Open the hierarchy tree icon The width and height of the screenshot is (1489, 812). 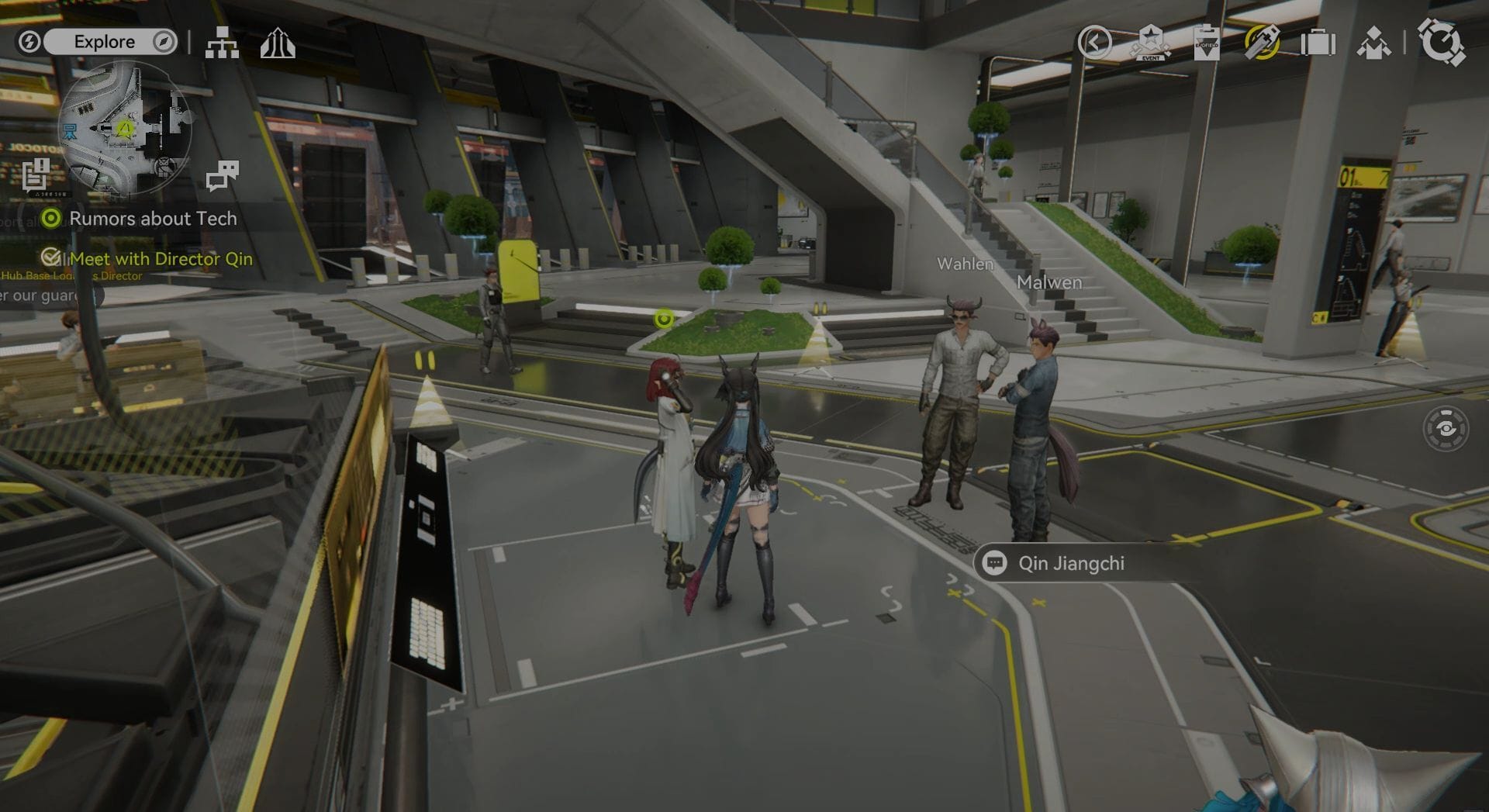coord(222,43)
